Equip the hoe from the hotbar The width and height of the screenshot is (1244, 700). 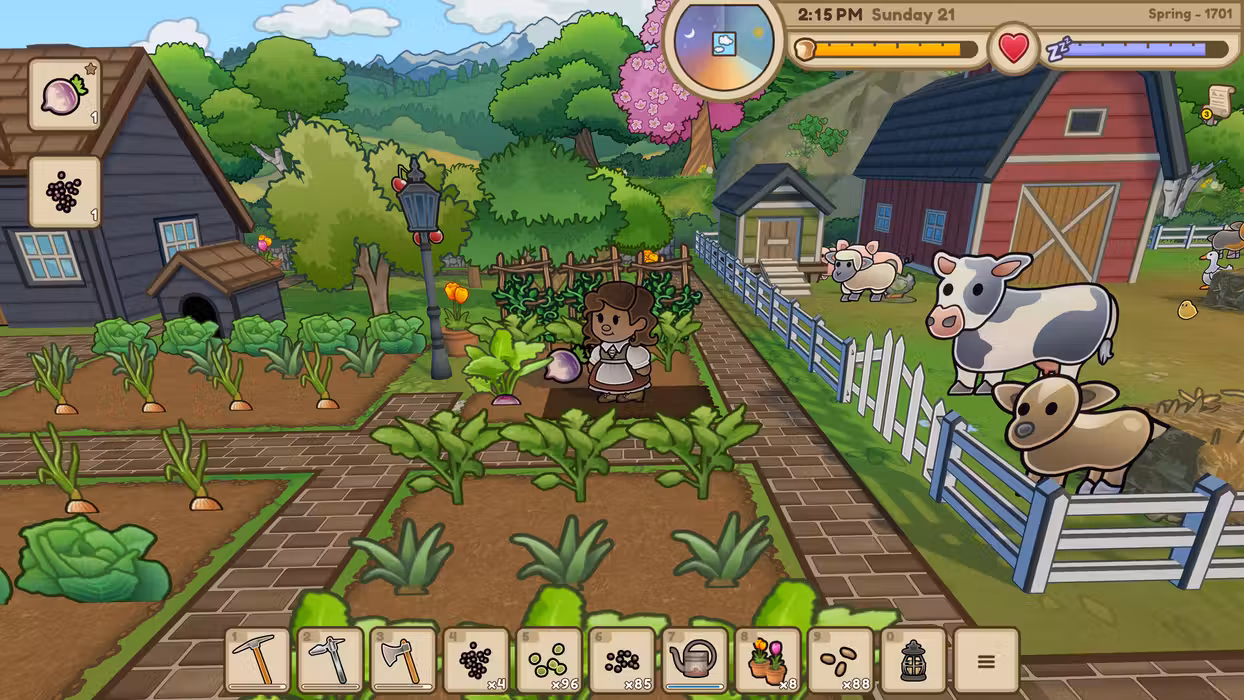coord(330,660)
